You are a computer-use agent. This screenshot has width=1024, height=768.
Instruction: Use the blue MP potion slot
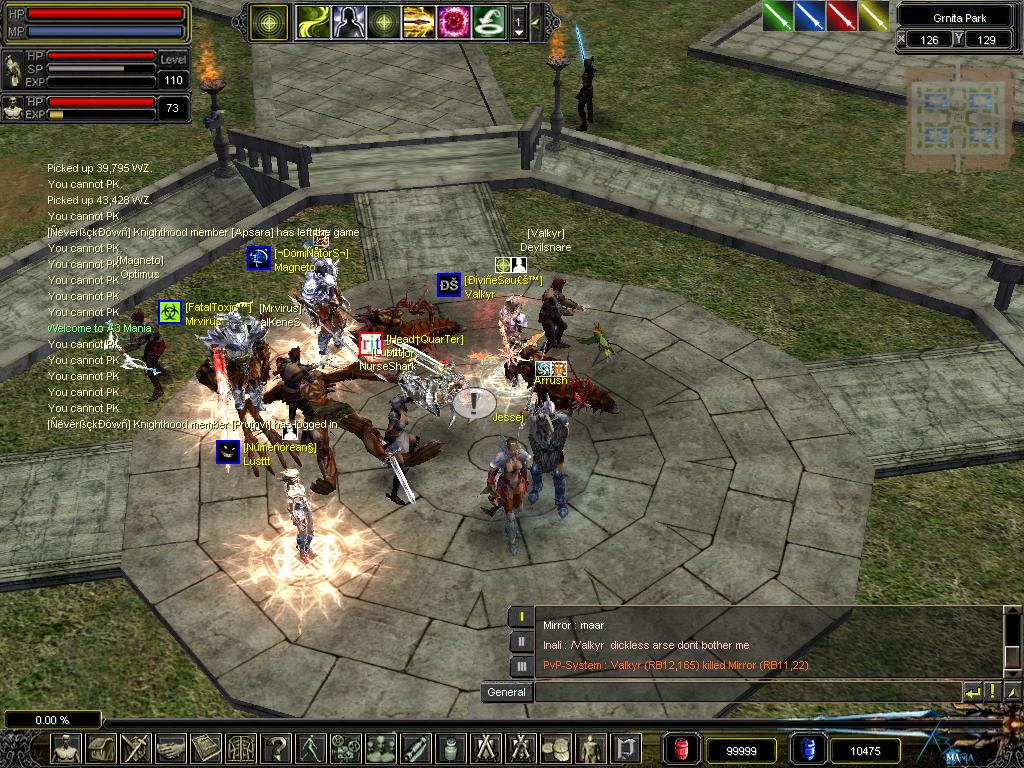point(807,748)
